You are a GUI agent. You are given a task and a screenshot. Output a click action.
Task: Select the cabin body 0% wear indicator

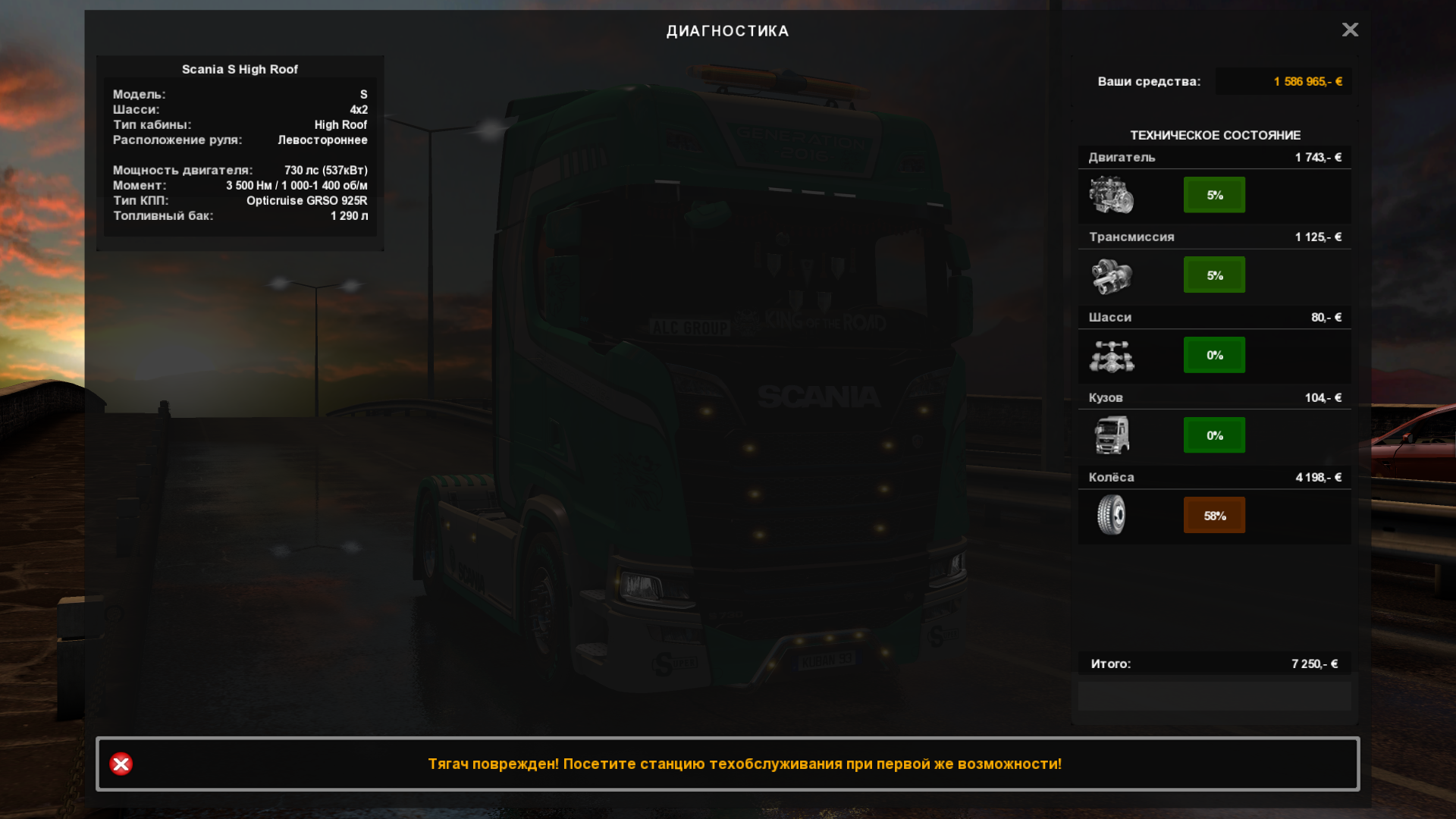[x=1214, y=435]
